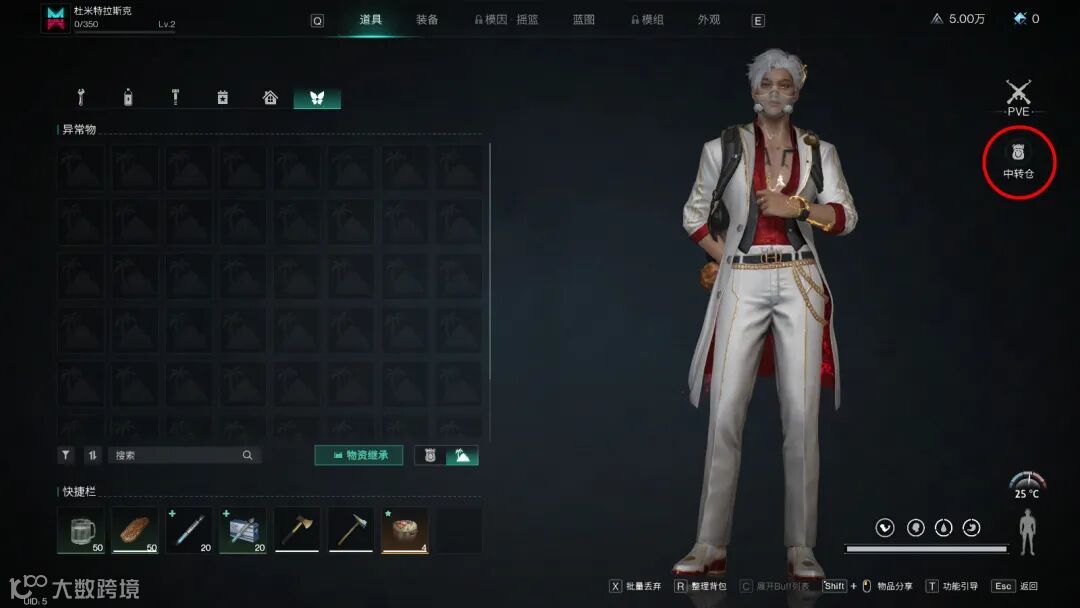Click the sort arrows button
The height and width of the screenshot is (608, 1080).
coord(92,455)
